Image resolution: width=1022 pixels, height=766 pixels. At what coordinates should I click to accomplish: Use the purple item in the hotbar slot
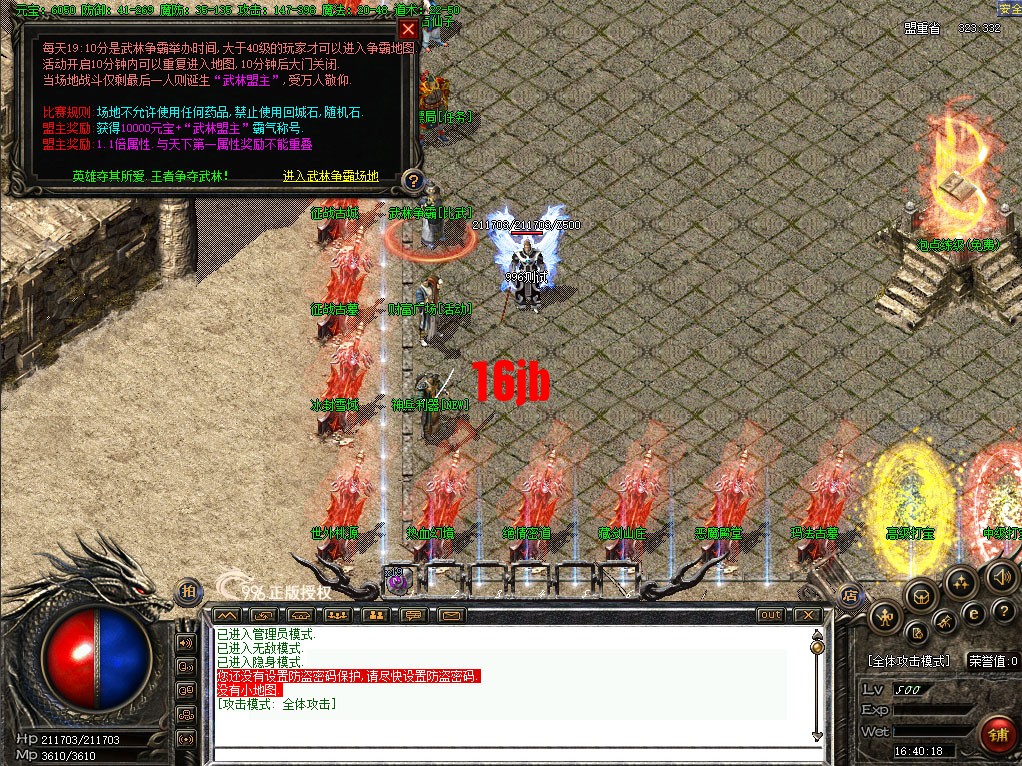point(396,582)
